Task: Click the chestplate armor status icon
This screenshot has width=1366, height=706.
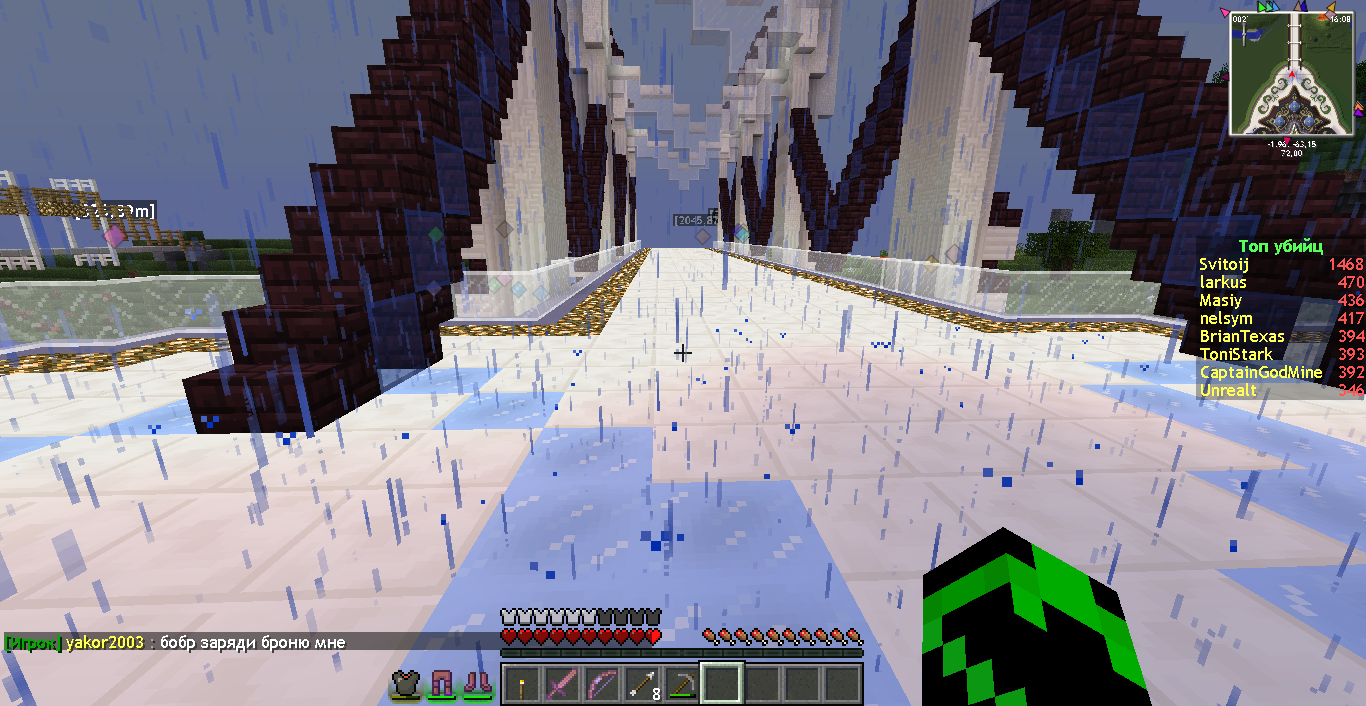Action: 405,684
